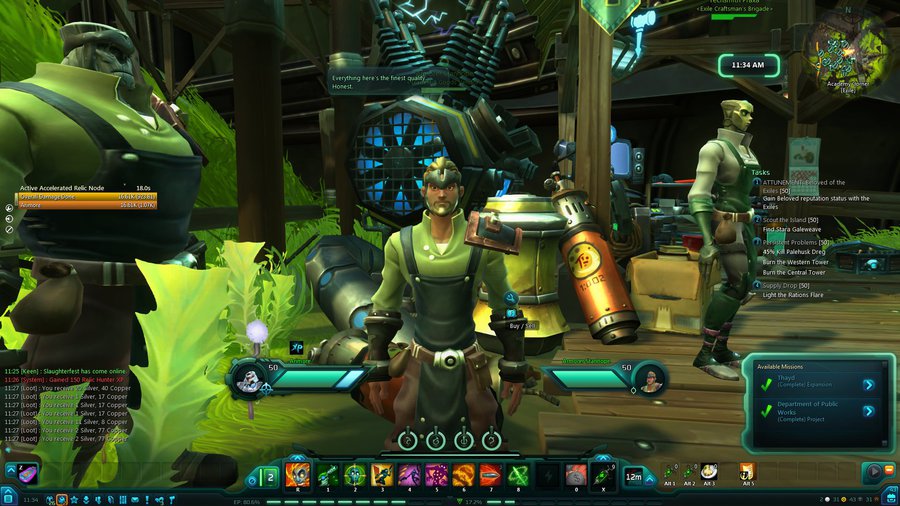Use the plate of food in slot Alt 3
The image size is (900, 506).
[709, 471]
